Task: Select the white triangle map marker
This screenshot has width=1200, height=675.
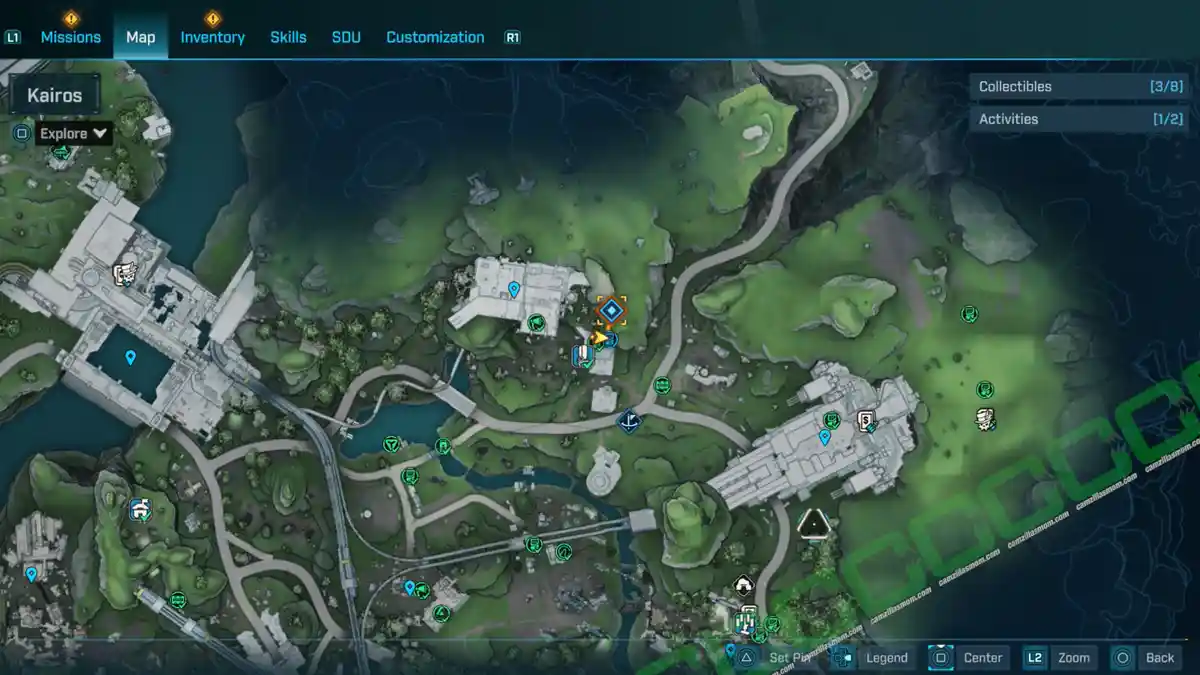Action: (x=814, y=523)
